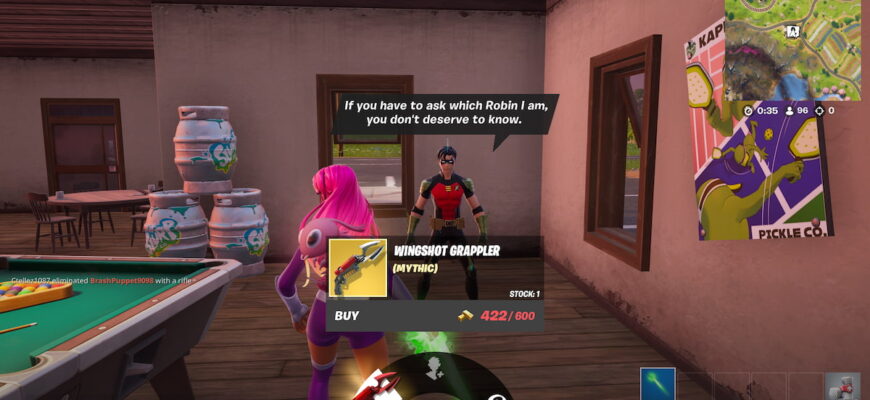Select the red and white hotbar item
This screenshot has height=400, width=870.
pos(841,386)
